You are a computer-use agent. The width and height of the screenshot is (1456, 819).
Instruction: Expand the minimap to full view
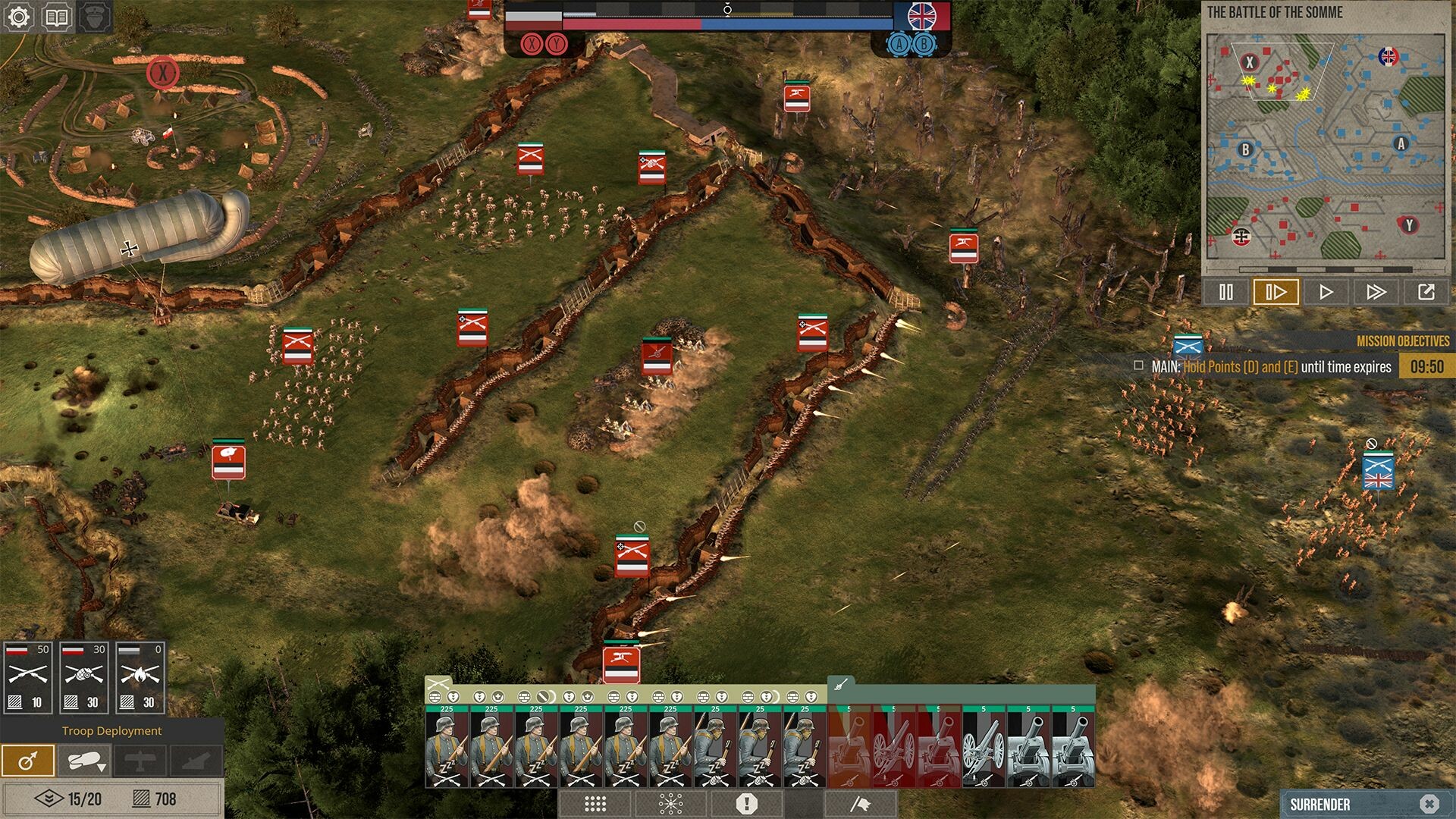(x=1428, y=290)
